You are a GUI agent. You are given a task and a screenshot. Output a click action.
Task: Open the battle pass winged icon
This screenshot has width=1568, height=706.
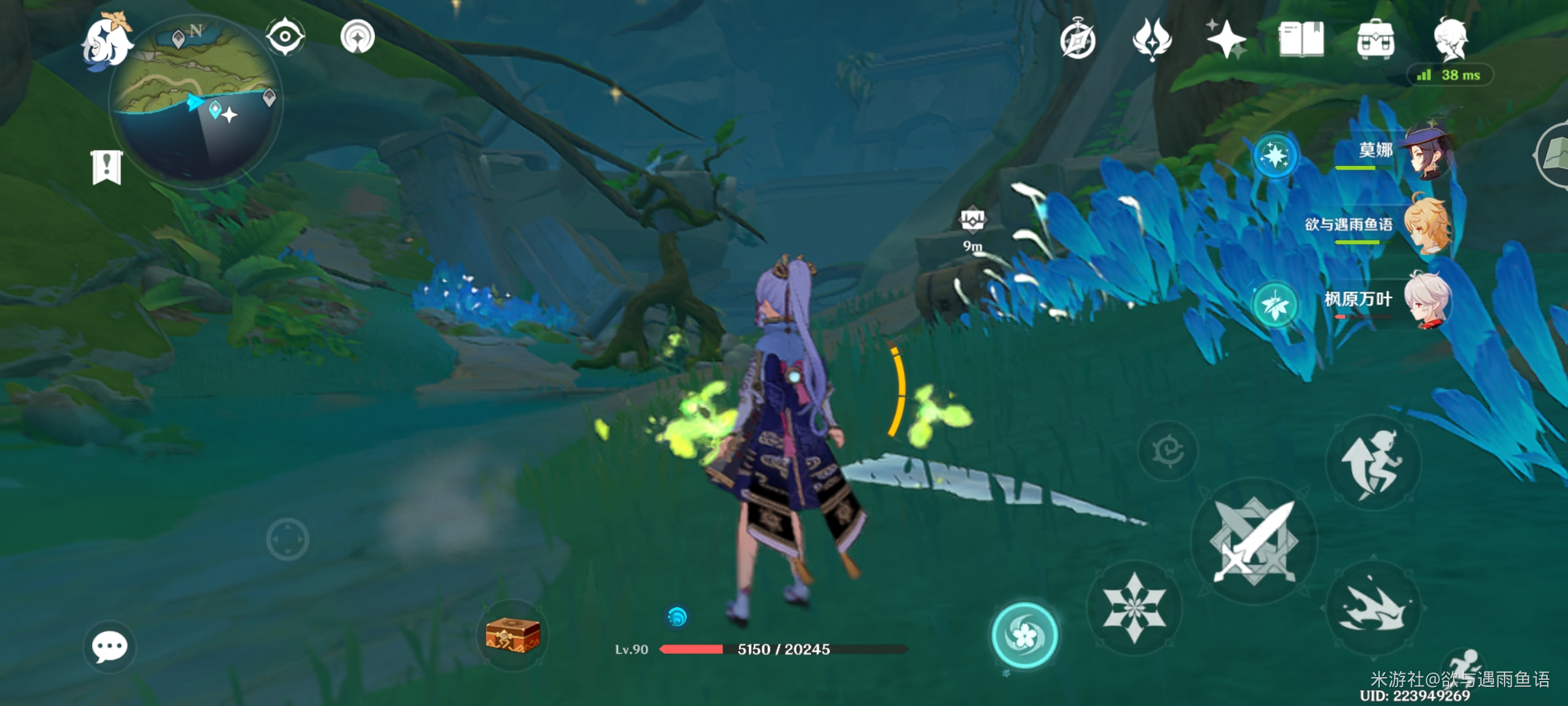click(x=1152, y=39)
